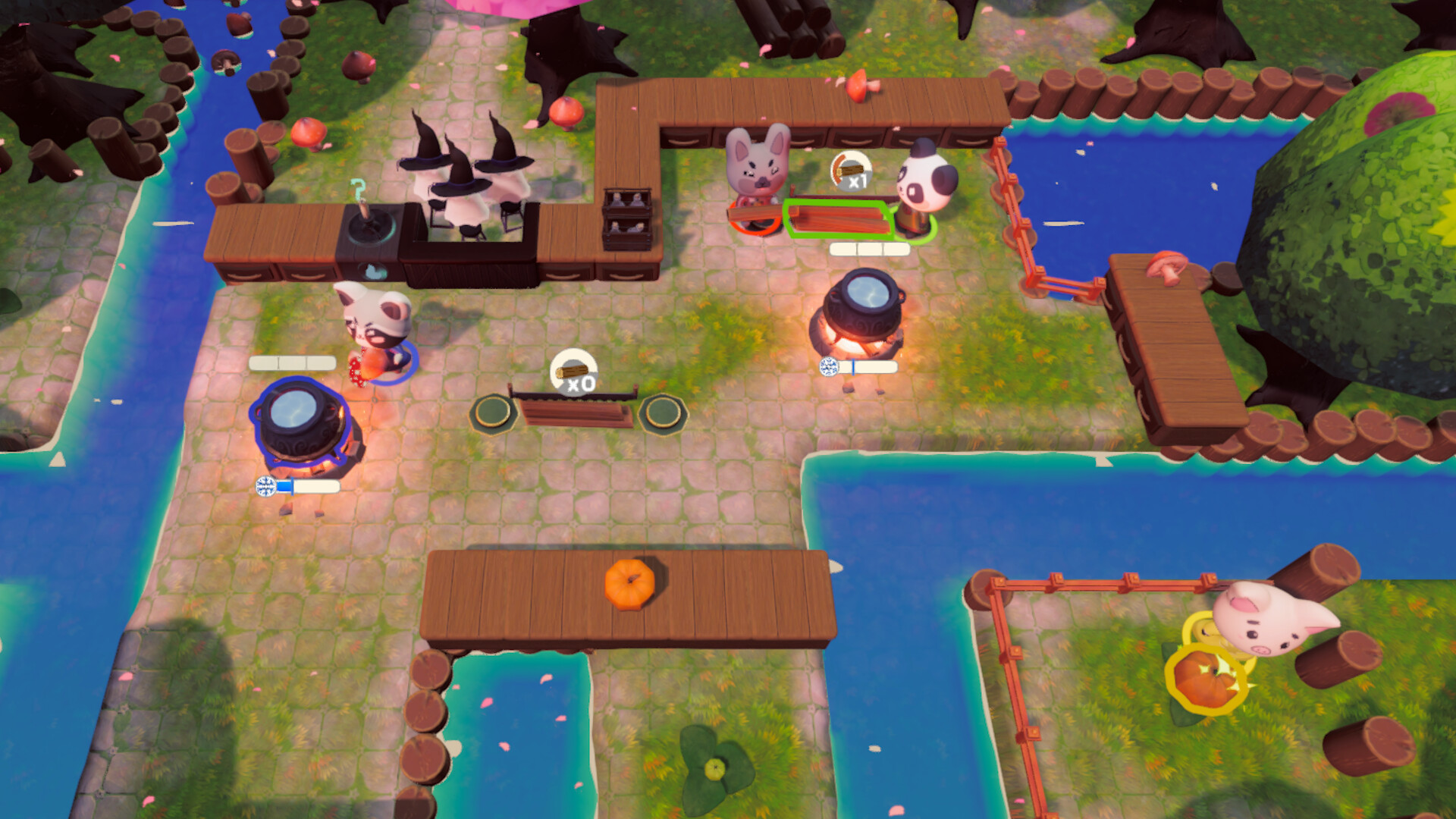
Task: Click the teal duck emblem on the black counter
Action: click(374, 271)
